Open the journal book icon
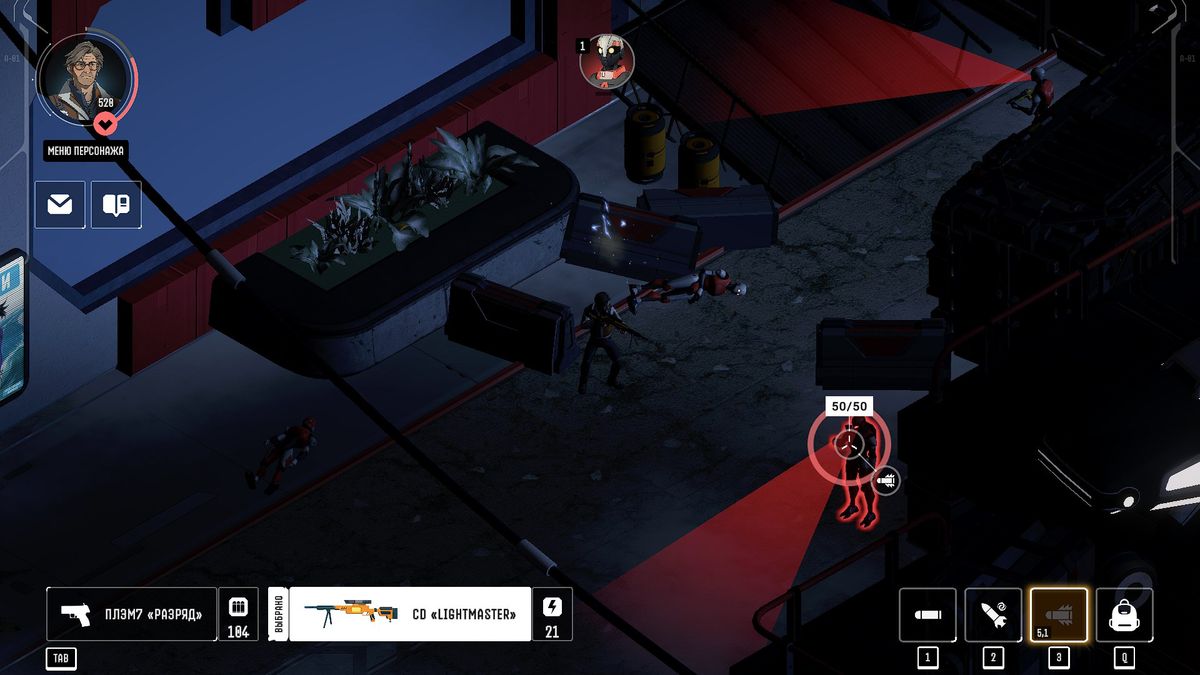Image resolution: width=1200 pixels, height=675 pixels. point(116,205)
